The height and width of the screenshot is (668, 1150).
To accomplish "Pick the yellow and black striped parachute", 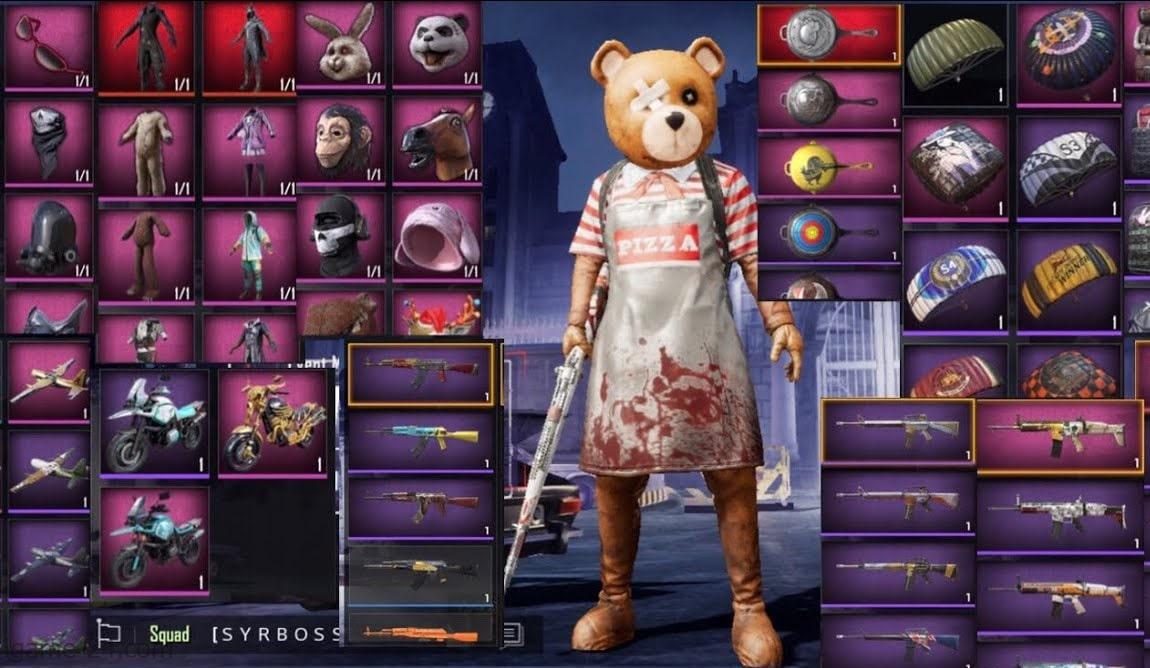I will coord(1069,278).
